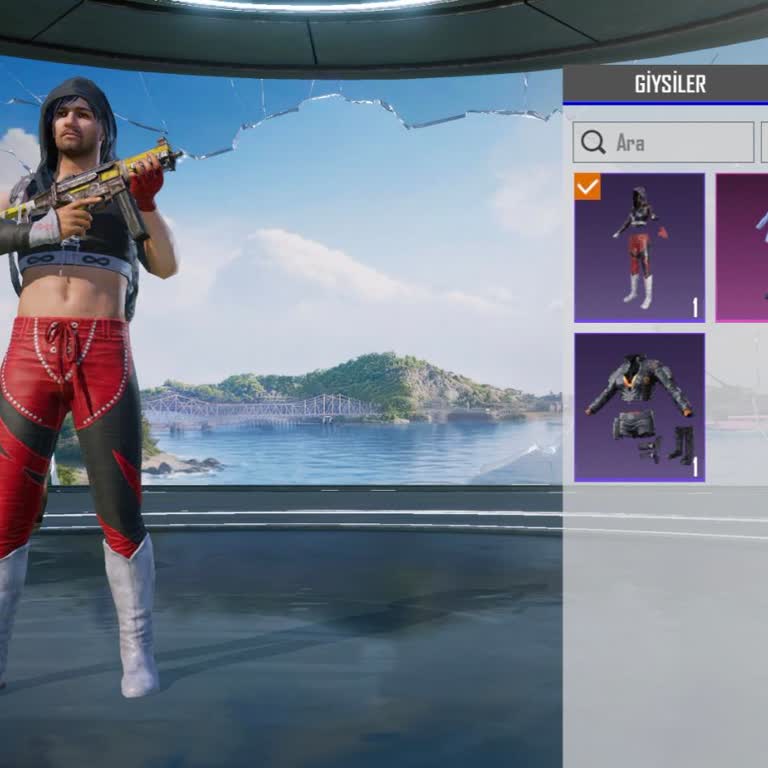Untick the orange checkmark on equipped outfit
The height and width of the screenshot is (768, 768).
pyautogui.click(x=588, y=187)
